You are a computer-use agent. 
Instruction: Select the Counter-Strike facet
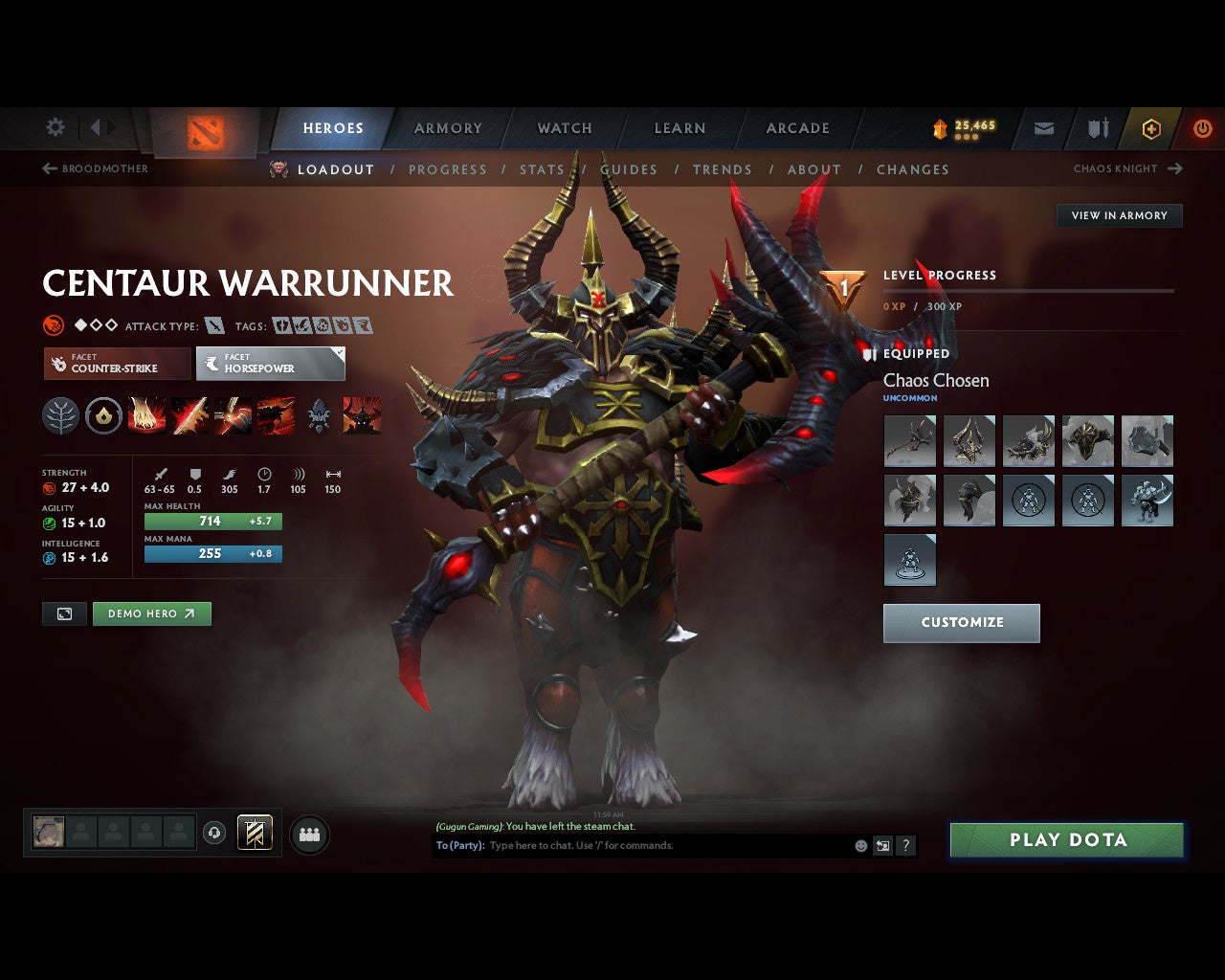coord(116,364)
